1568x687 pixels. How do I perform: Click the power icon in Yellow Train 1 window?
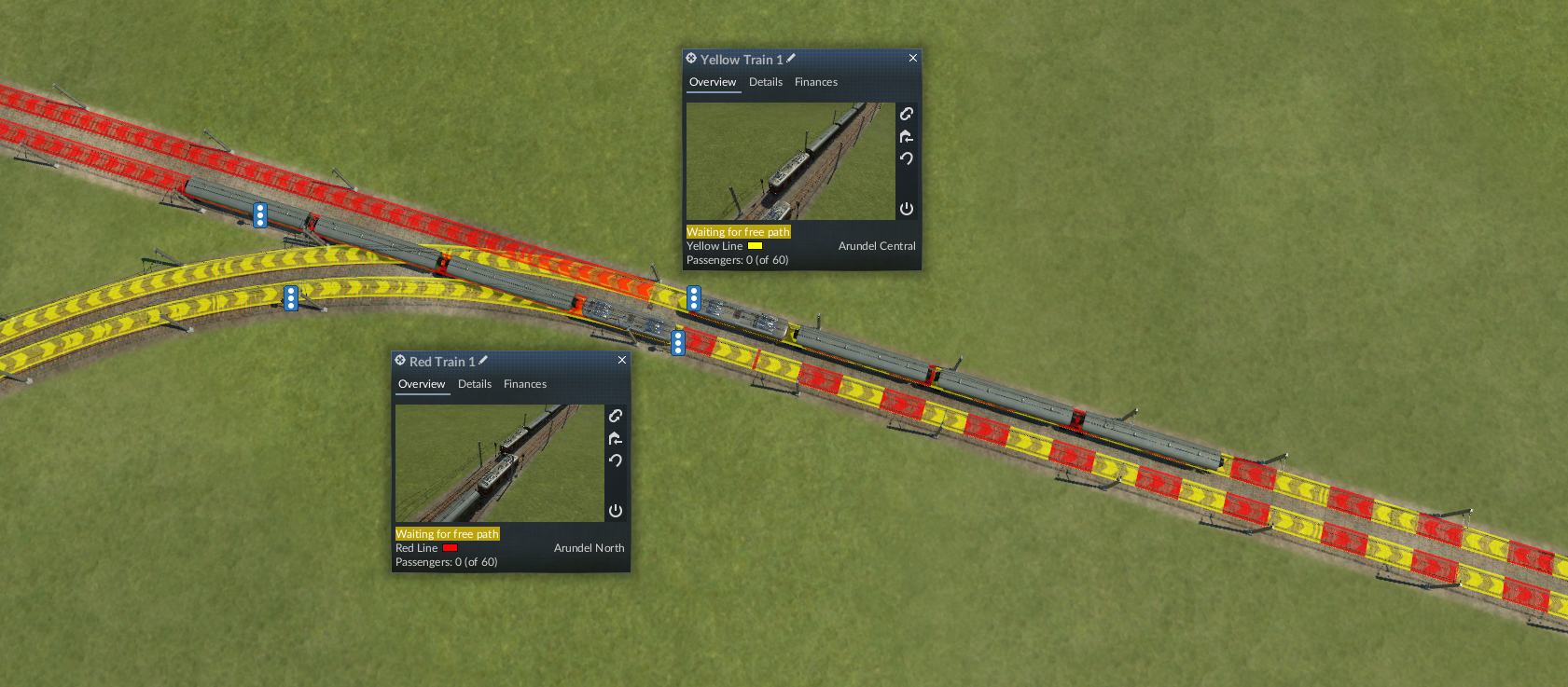point(907,209)
